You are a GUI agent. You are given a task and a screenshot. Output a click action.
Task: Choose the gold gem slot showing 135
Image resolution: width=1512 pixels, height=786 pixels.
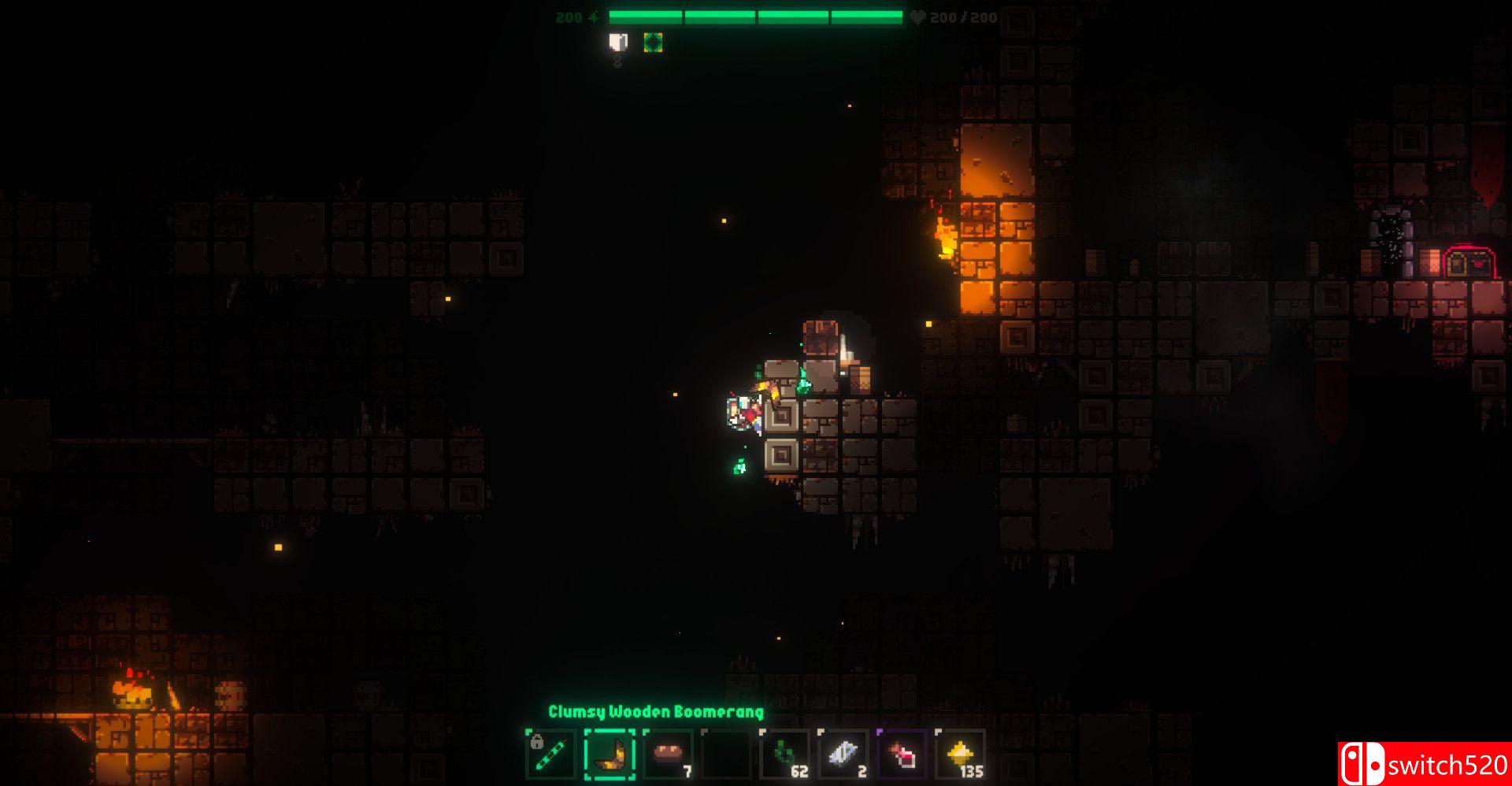961,754
